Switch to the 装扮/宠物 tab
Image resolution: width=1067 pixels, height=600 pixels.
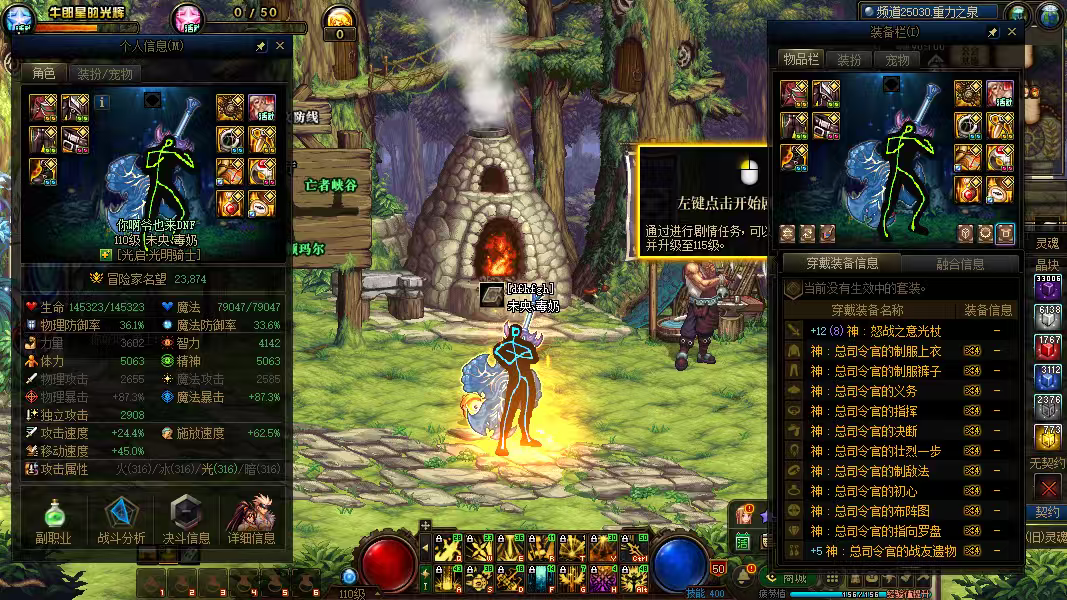[x=104, y=74]
